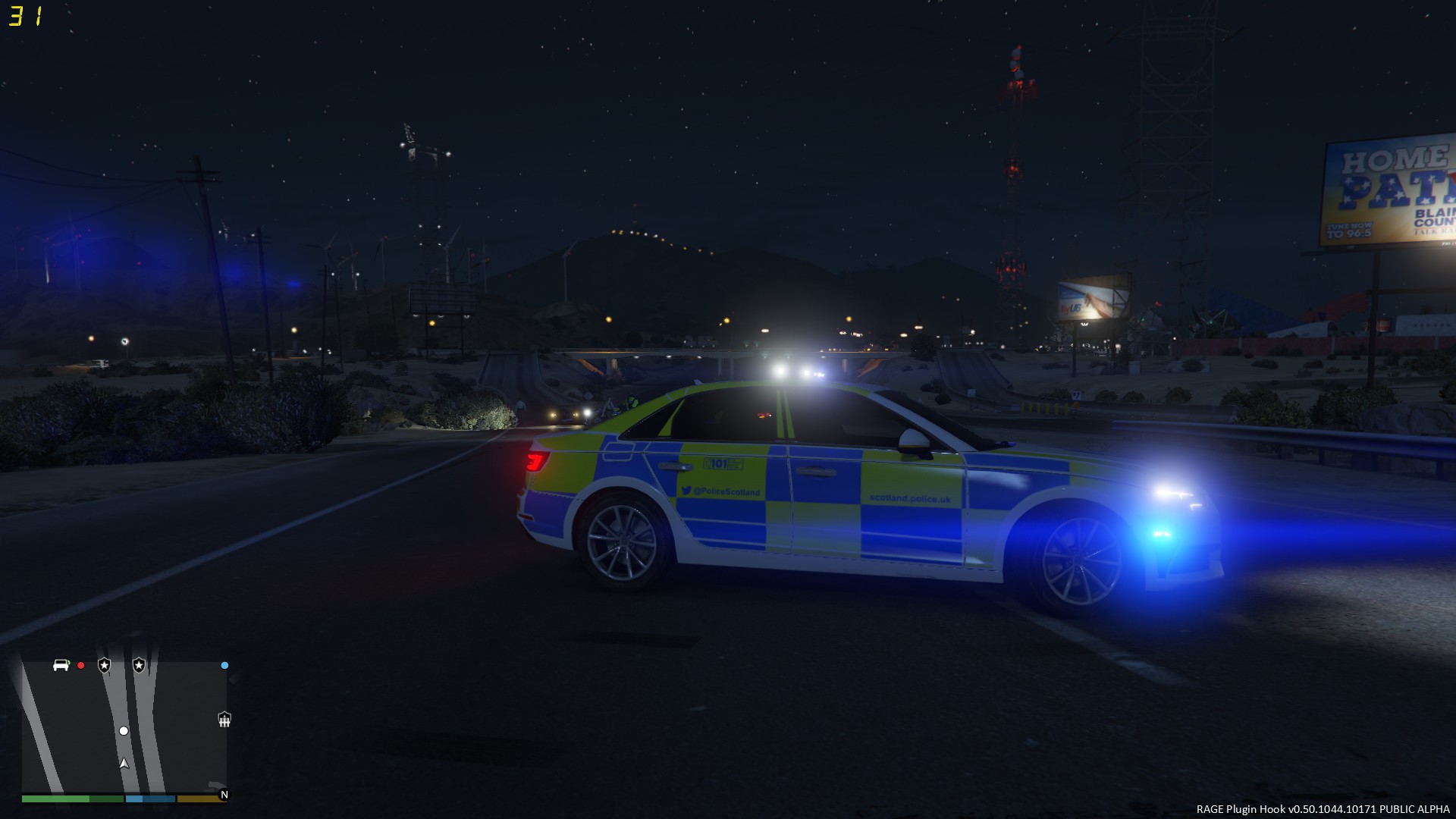Viewport: 1456px width, 819px height.
Task: Select the white circle blip on the minimap
Action: tap(124, 731)
